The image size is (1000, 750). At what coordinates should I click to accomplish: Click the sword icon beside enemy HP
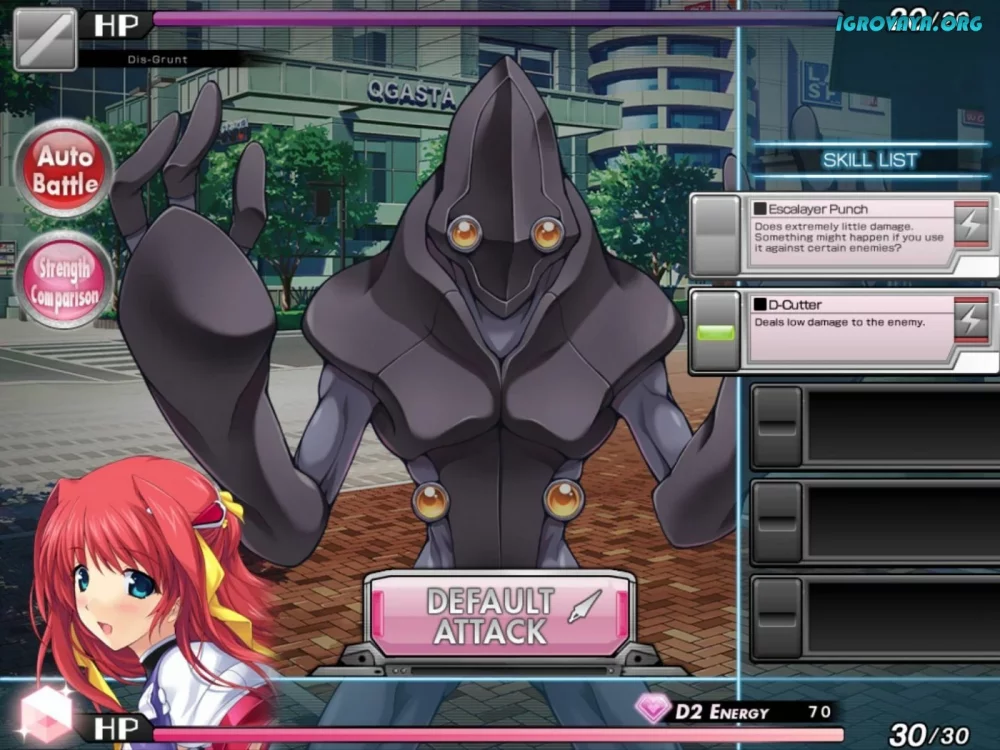(45, 40)
